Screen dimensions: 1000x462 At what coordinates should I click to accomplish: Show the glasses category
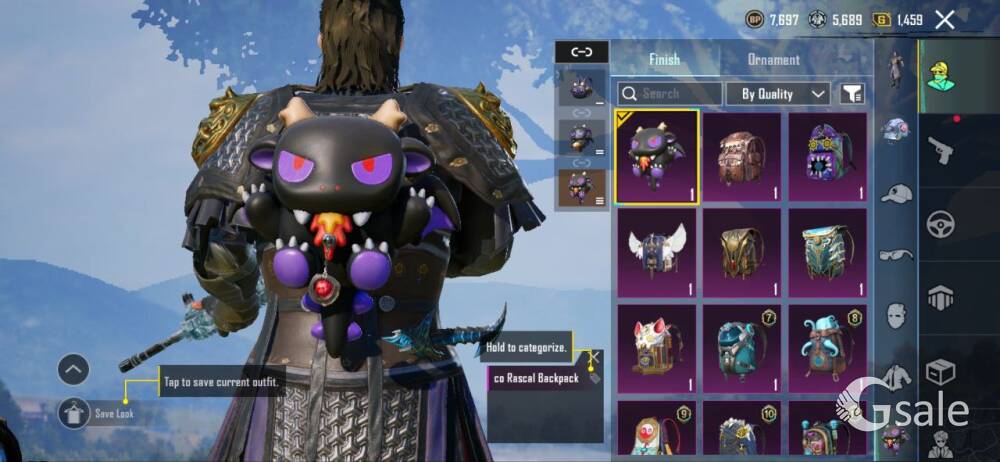[896, 255]
